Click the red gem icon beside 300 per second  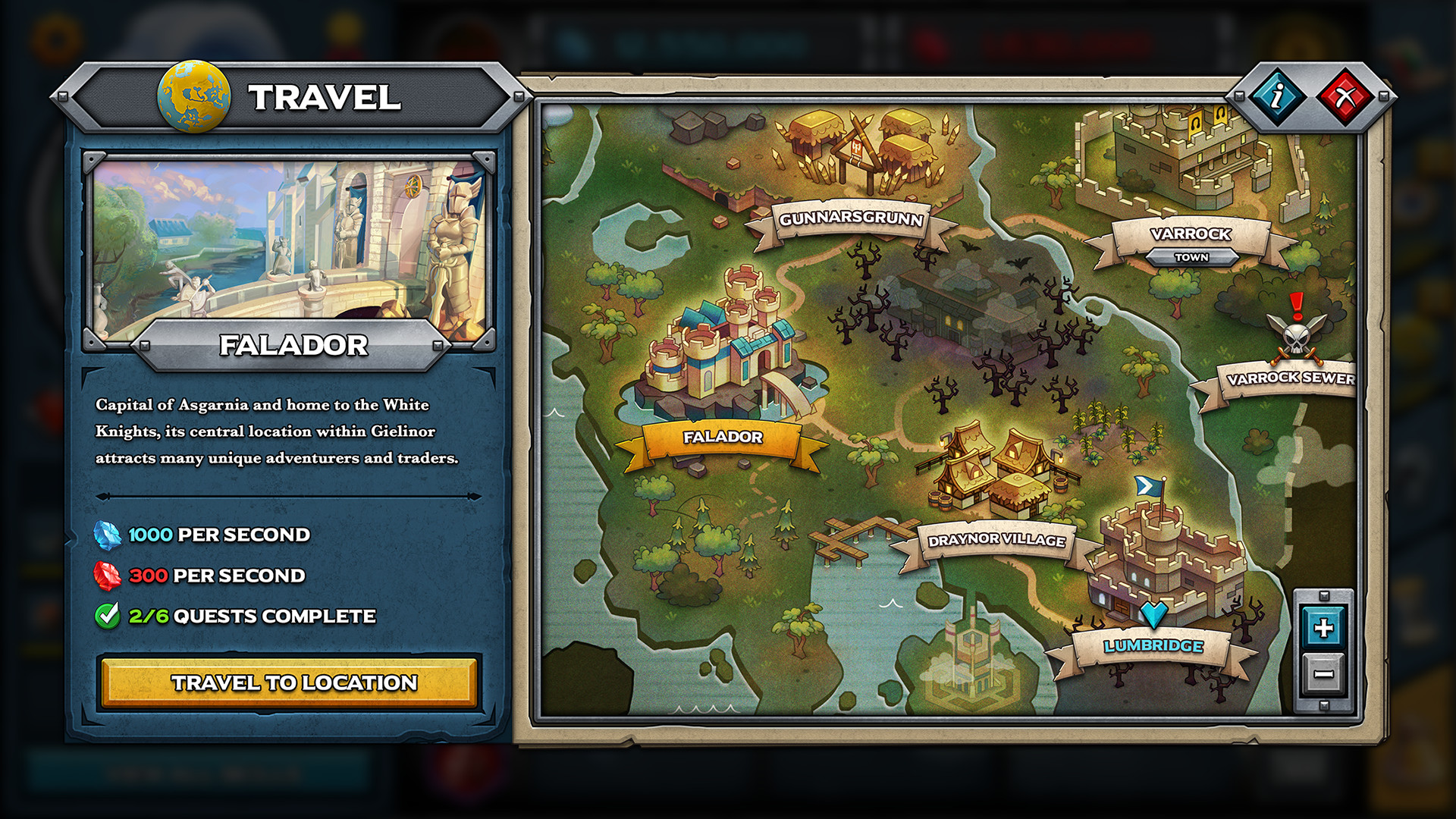[108, 576]
